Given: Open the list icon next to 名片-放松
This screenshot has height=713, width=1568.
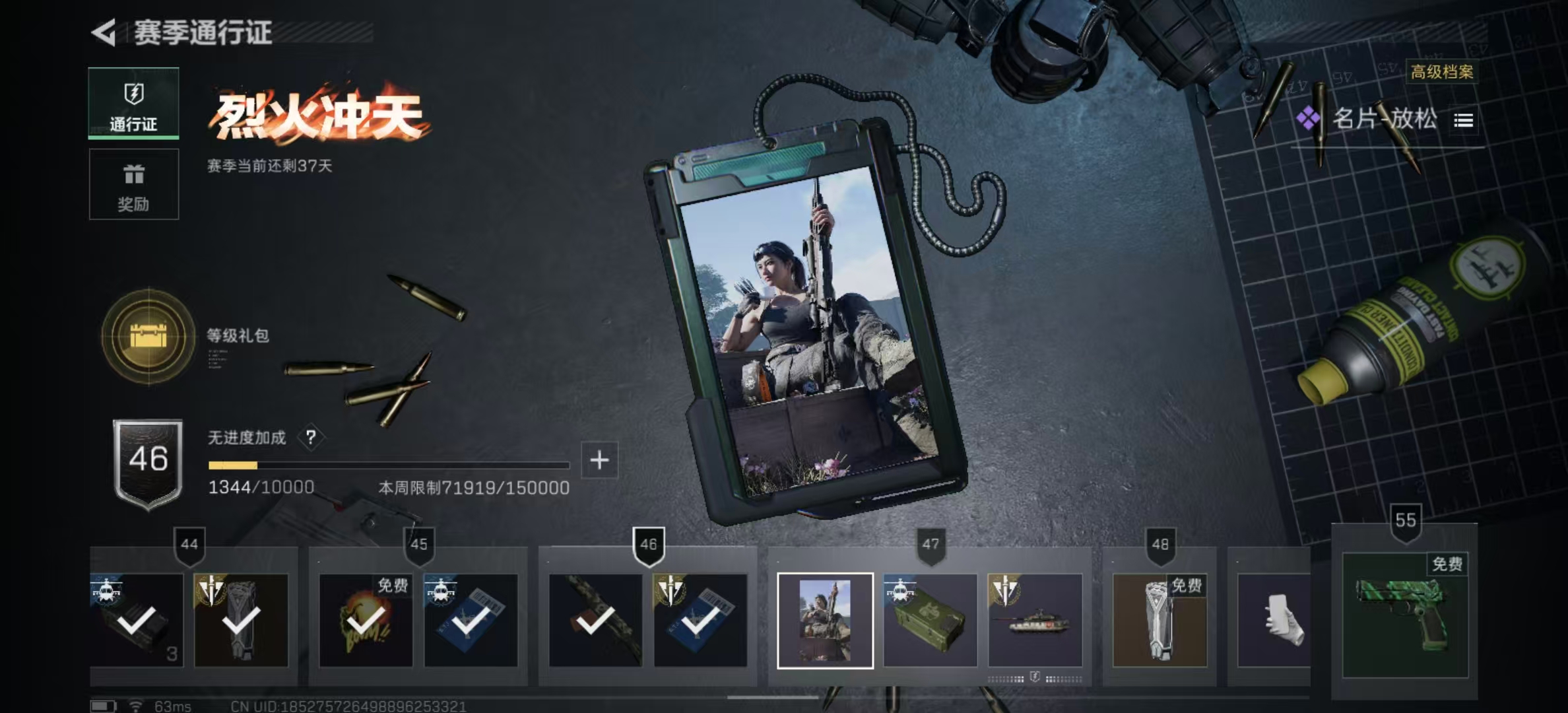Looking at the screenshot, I should (1463, 120).
